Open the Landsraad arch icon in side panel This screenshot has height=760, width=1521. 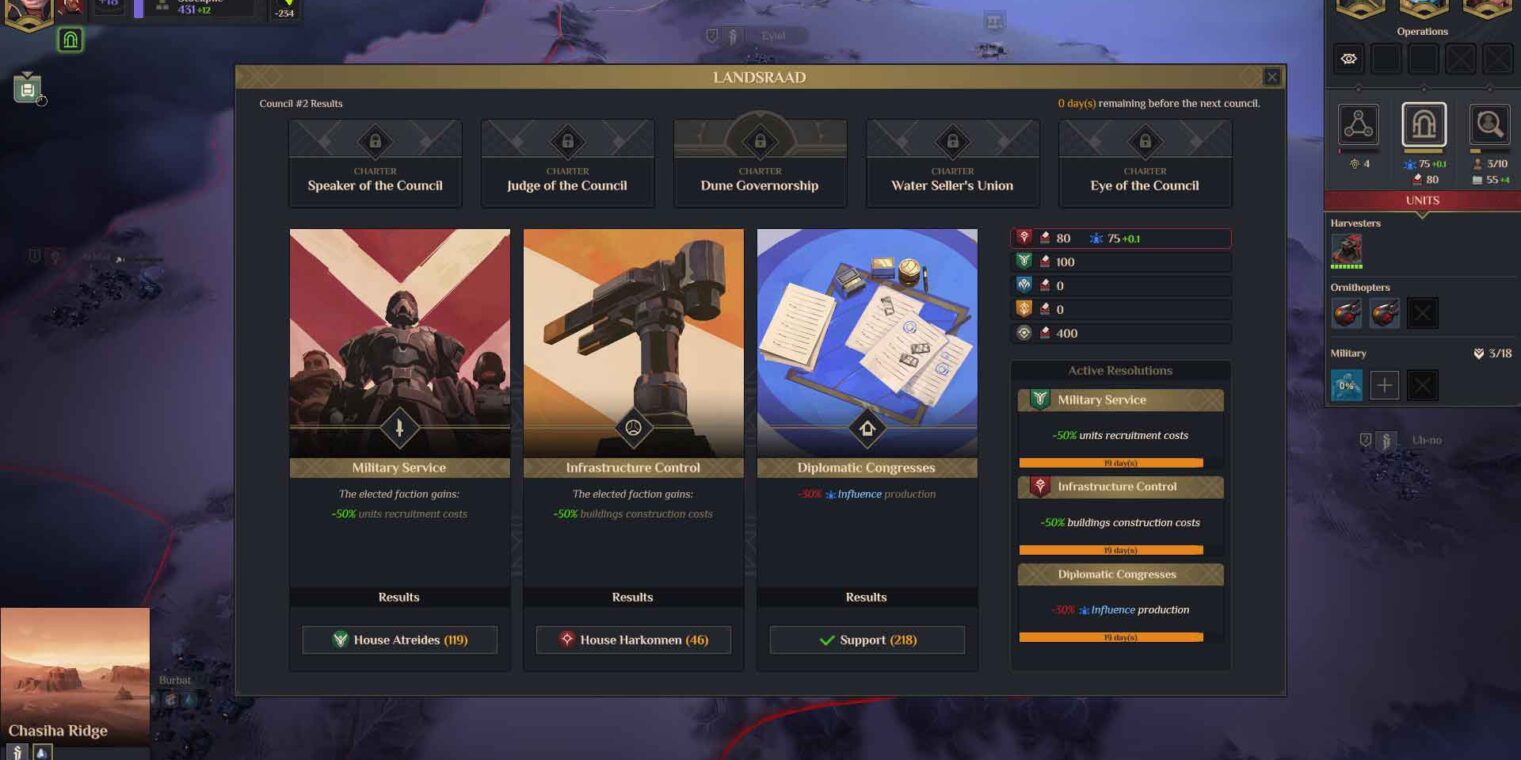click(x=1423, y=125)
